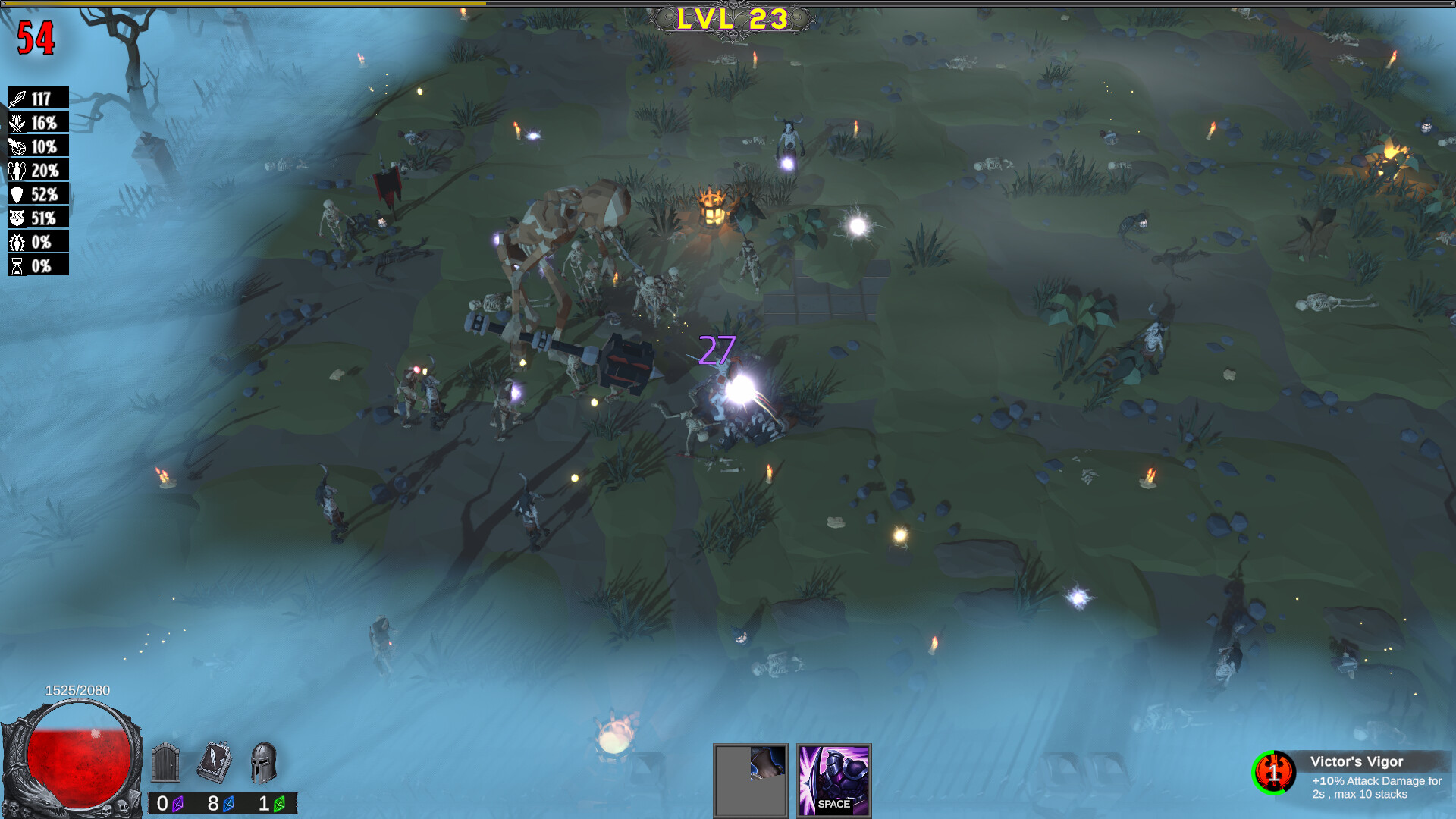Click the 10% projectile stat icon
The height and width of the screenshot is (819, 1456).
click(x=19, y=146)
